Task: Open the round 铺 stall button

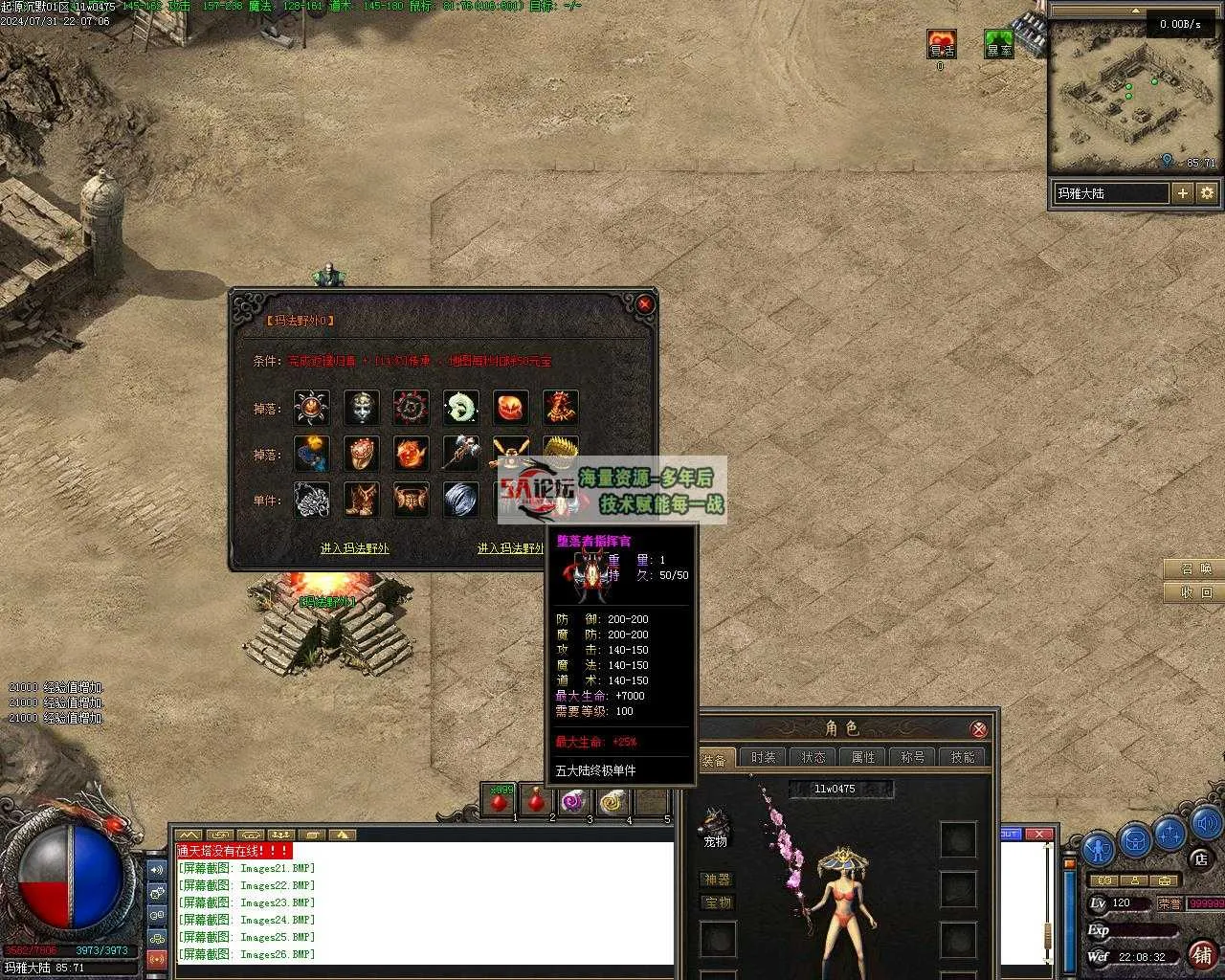Action: click(1202, 954)
